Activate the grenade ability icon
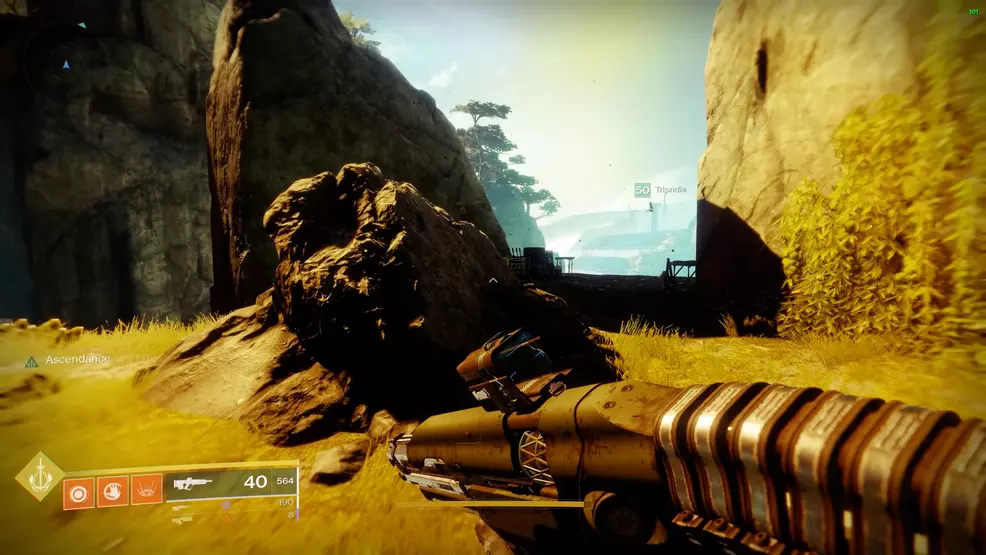986x555 pixels. click(x=78, y=491)
